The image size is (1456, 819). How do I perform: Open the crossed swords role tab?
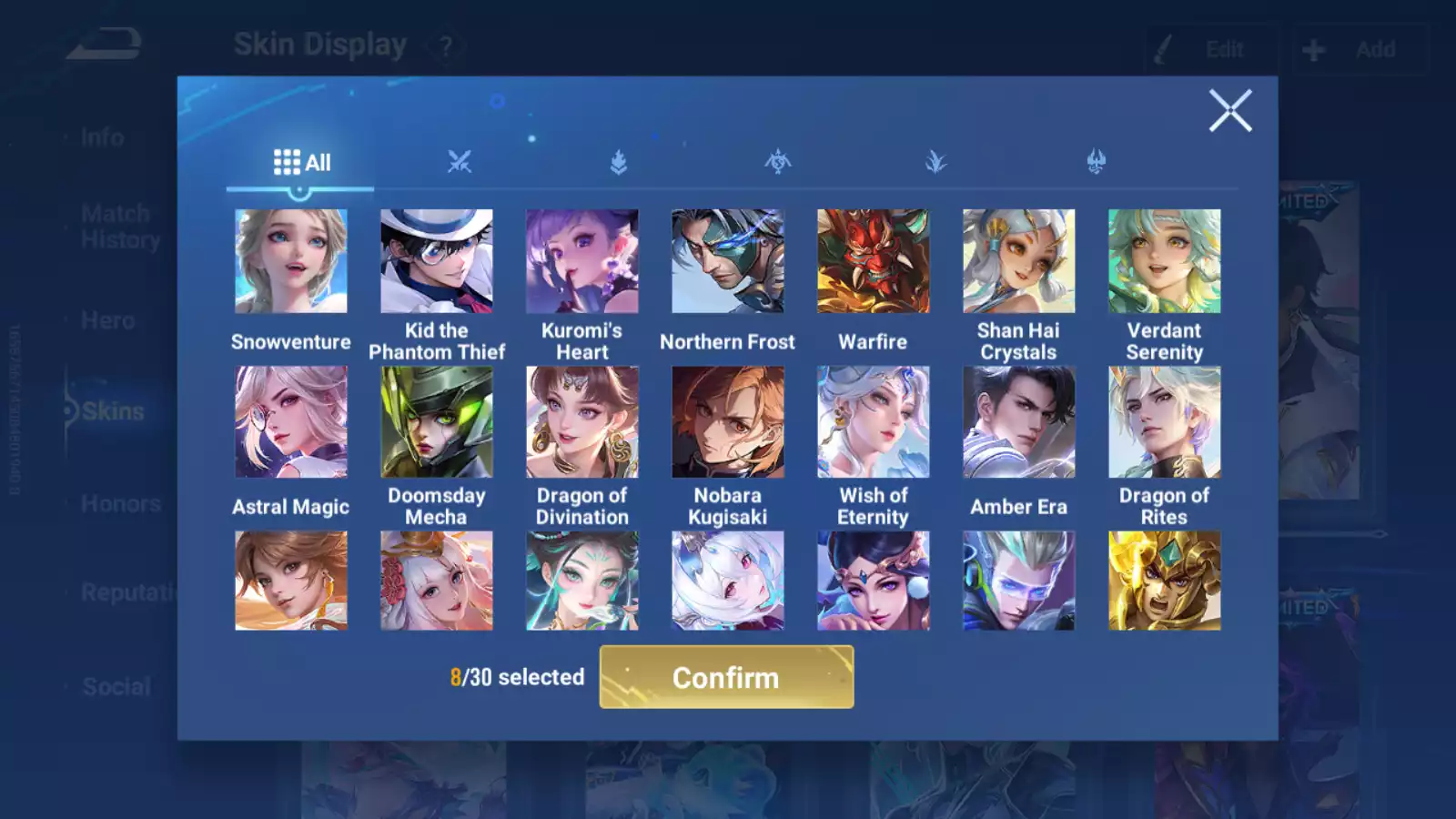point(460,163)
